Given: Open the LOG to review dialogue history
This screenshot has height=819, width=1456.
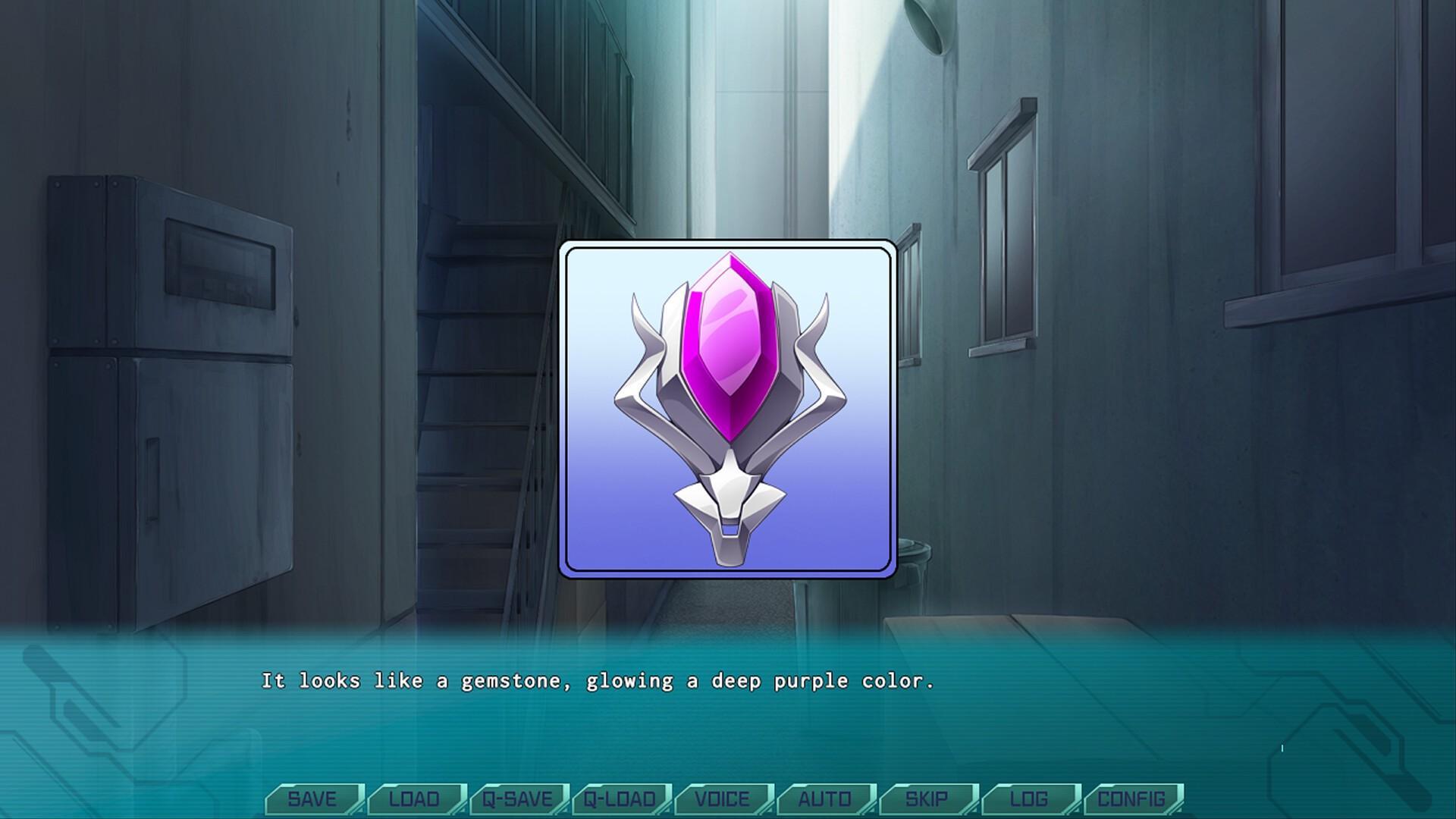Looking at the screenshot, I should pos(1028,799).
